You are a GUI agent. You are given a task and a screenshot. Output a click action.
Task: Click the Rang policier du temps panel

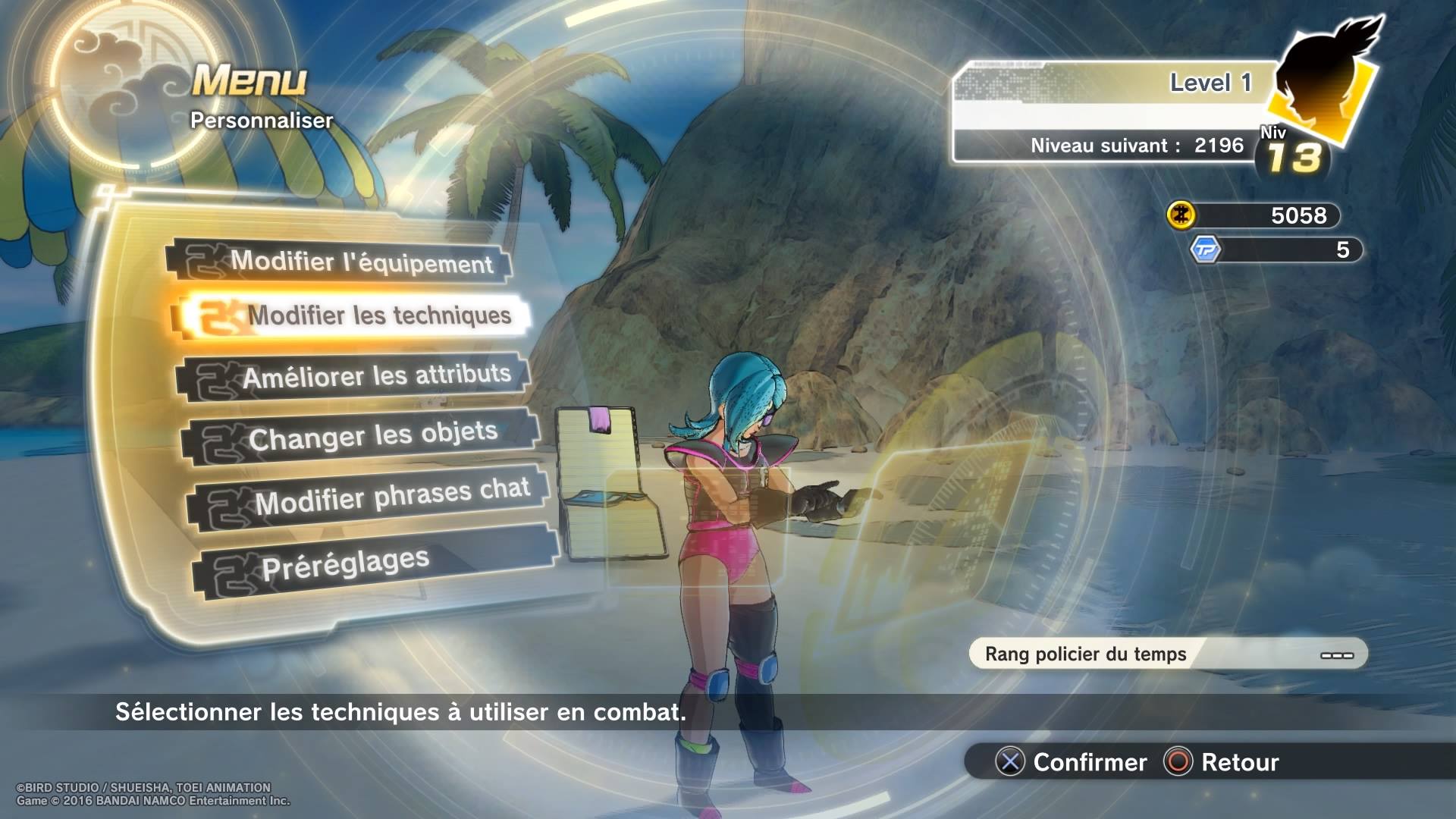pos(1168,654)
